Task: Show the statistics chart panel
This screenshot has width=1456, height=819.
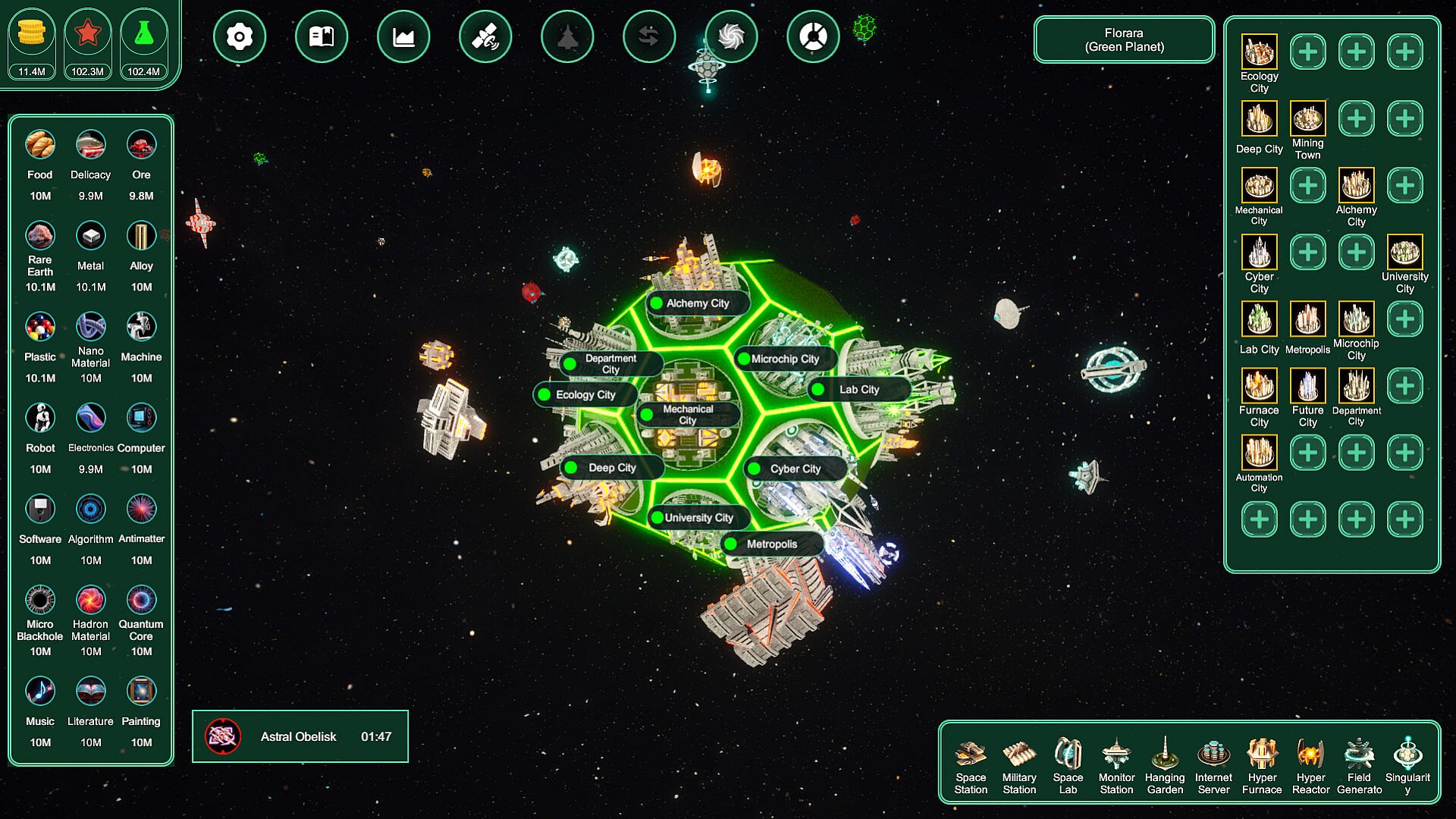Action: click(x=403, y=36)
